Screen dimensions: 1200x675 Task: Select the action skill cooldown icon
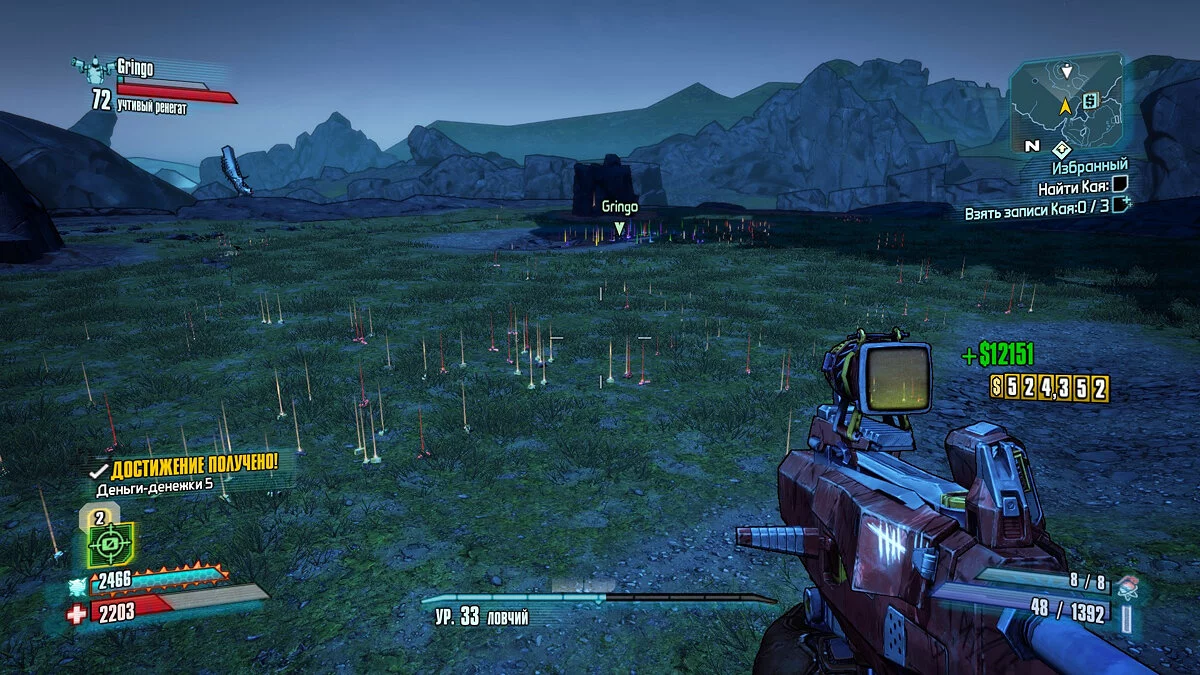click(110, 545)
